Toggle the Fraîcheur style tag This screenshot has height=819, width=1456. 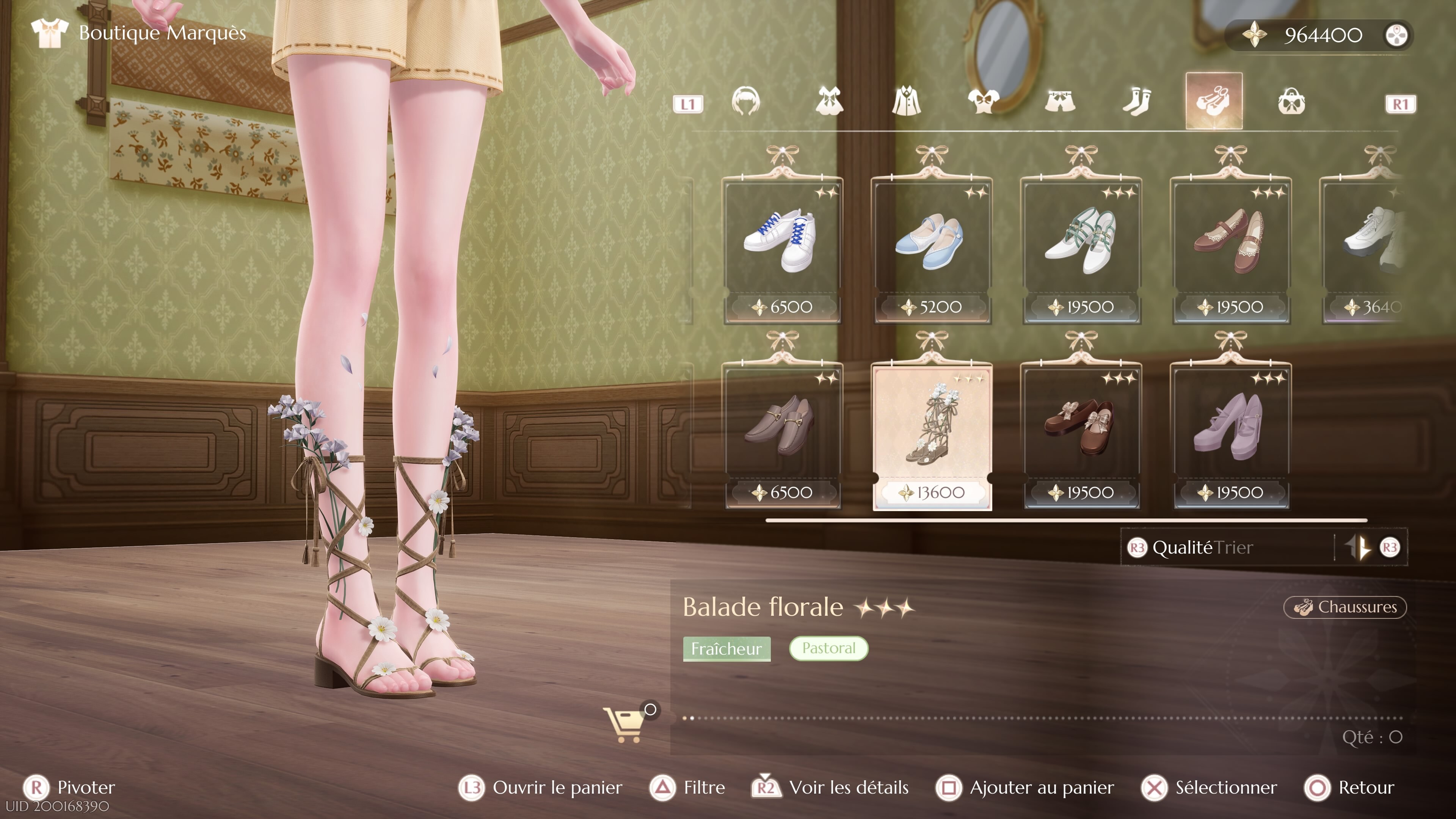tap(727, 649)
